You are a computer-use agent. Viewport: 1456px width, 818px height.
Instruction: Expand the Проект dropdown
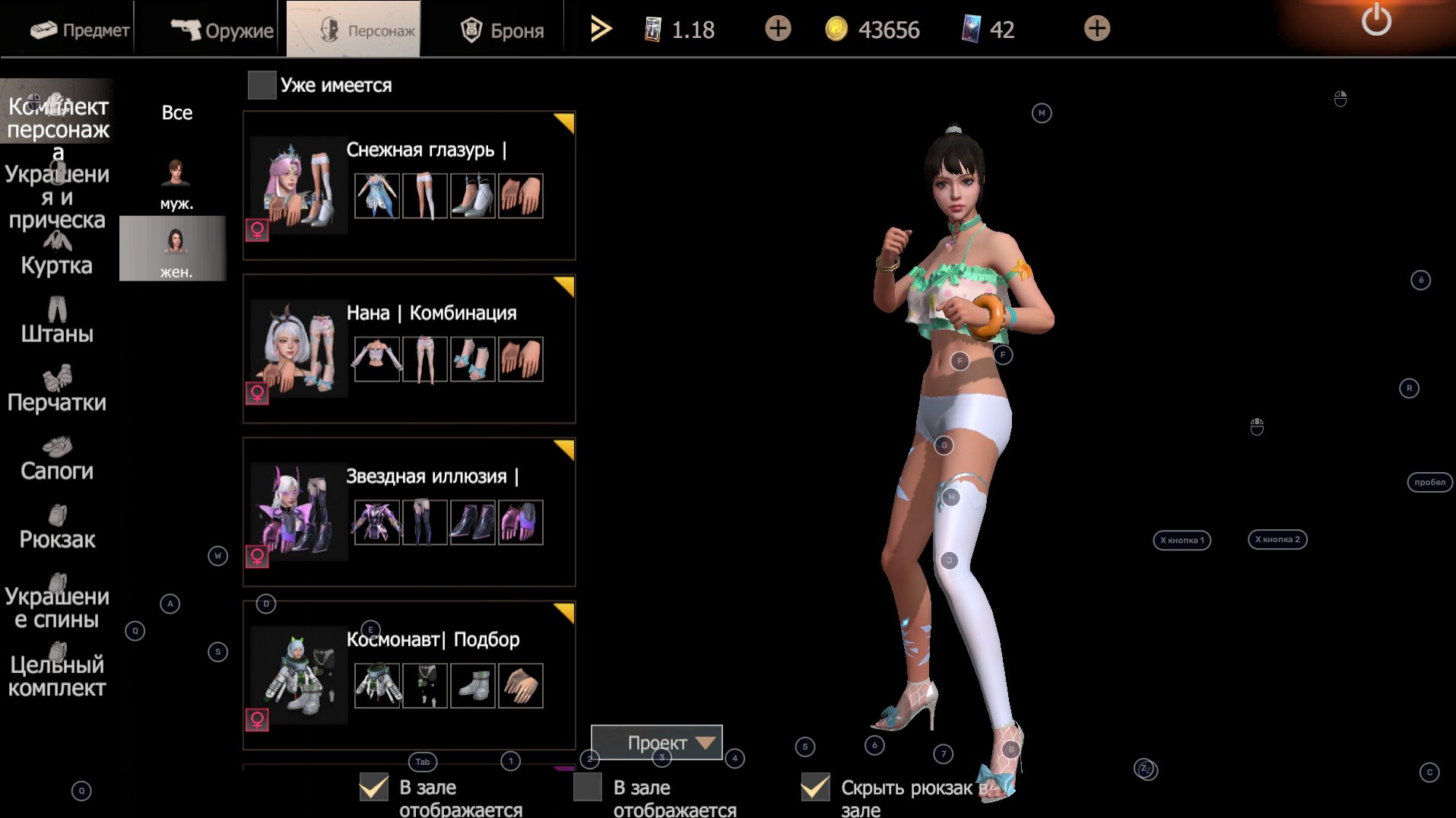[x=657, y=742]
